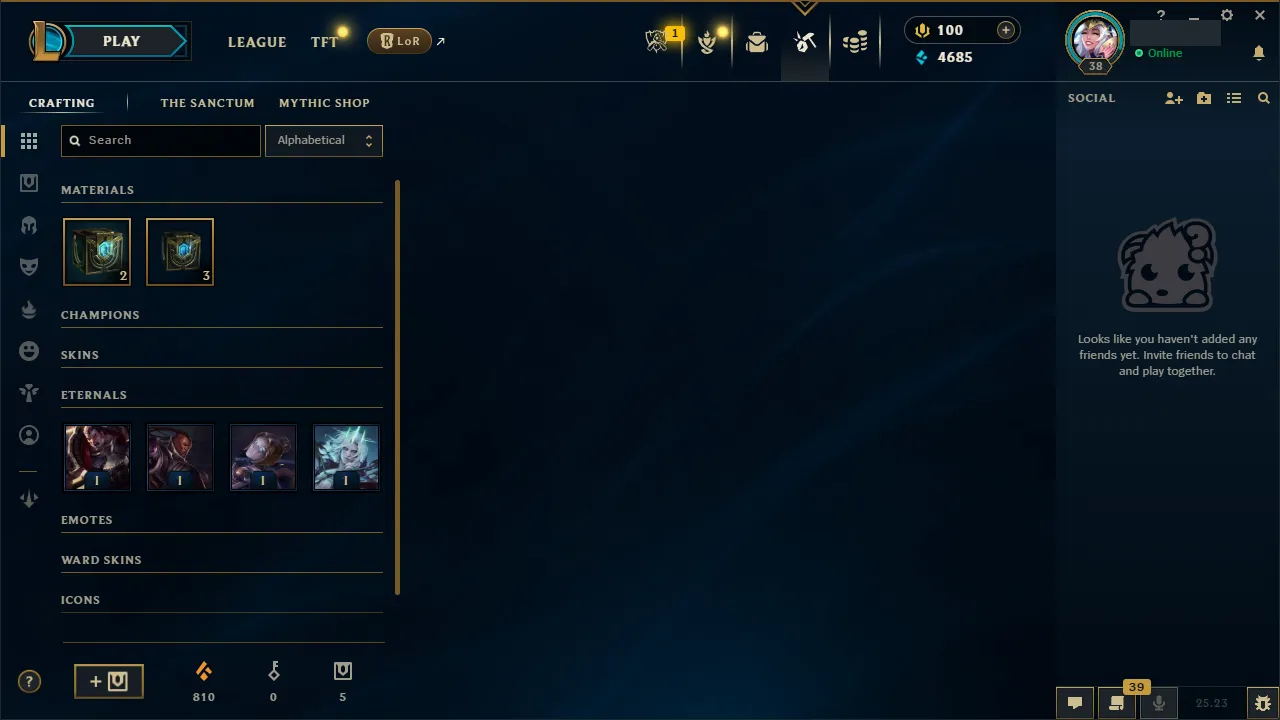The width and height of the screenshot is (1280, 720).
Task: Launch Legends of Runeterra via the LoR link
Action: pyautogui.click(x=399, y=41)
